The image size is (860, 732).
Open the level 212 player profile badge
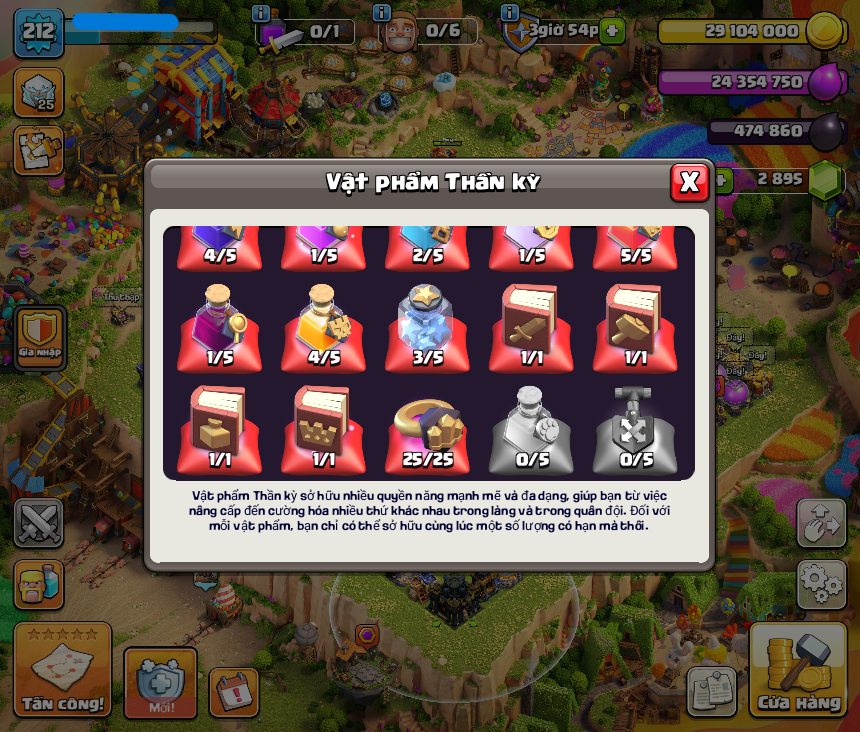39,33
